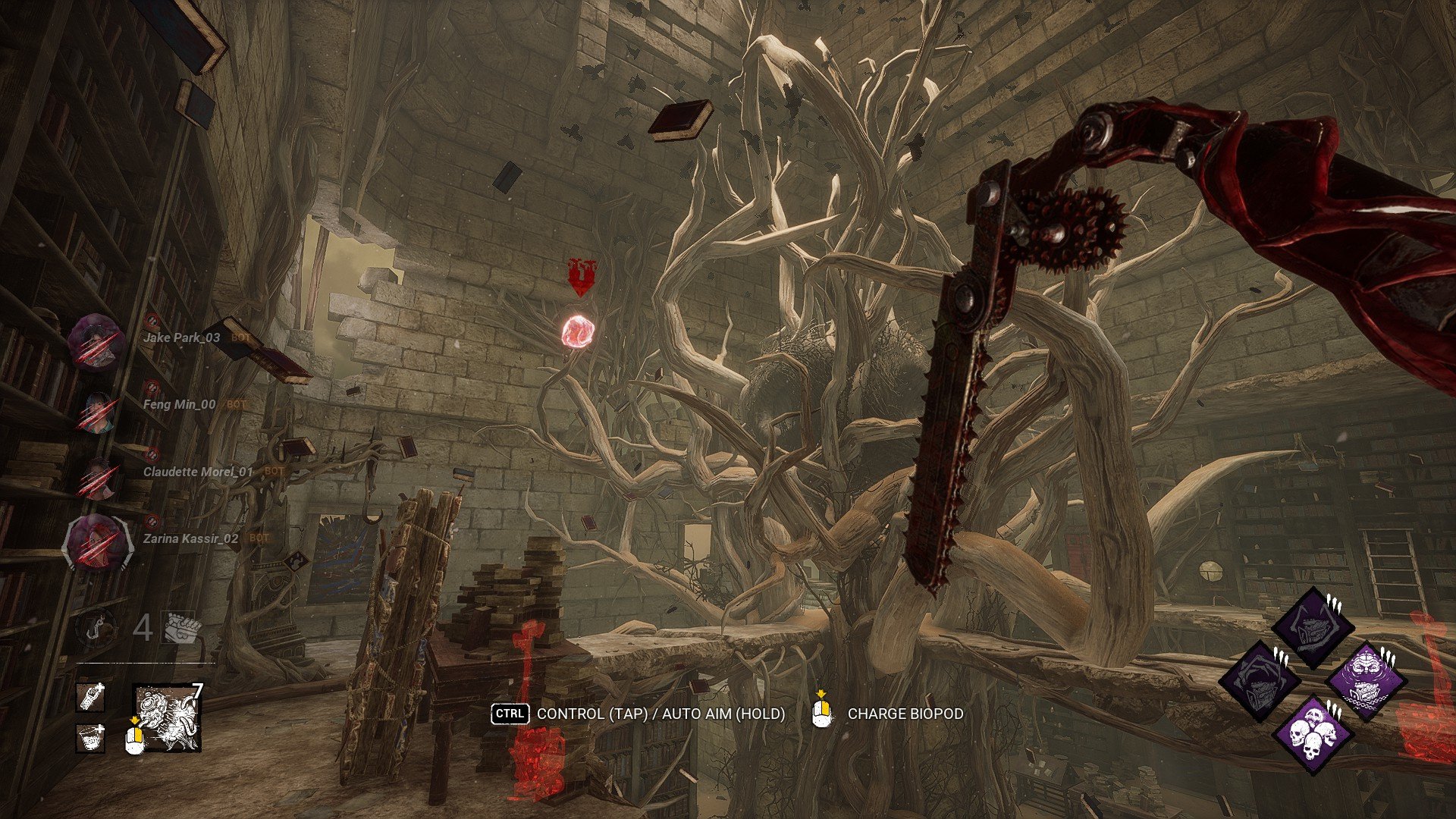Activate the Biopod power icon
Viewport: 1456px width, 819px height.
[x=168, y=718]
